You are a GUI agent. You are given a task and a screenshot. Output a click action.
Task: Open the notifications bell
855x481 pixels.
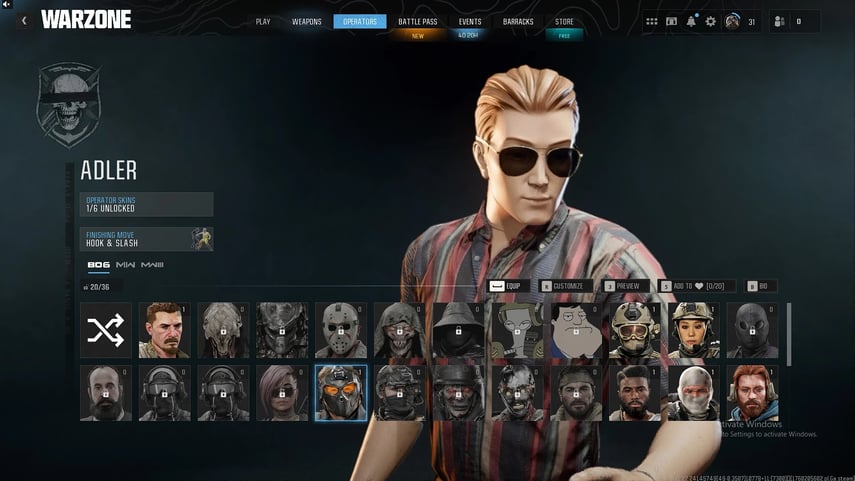pos(691,21)
